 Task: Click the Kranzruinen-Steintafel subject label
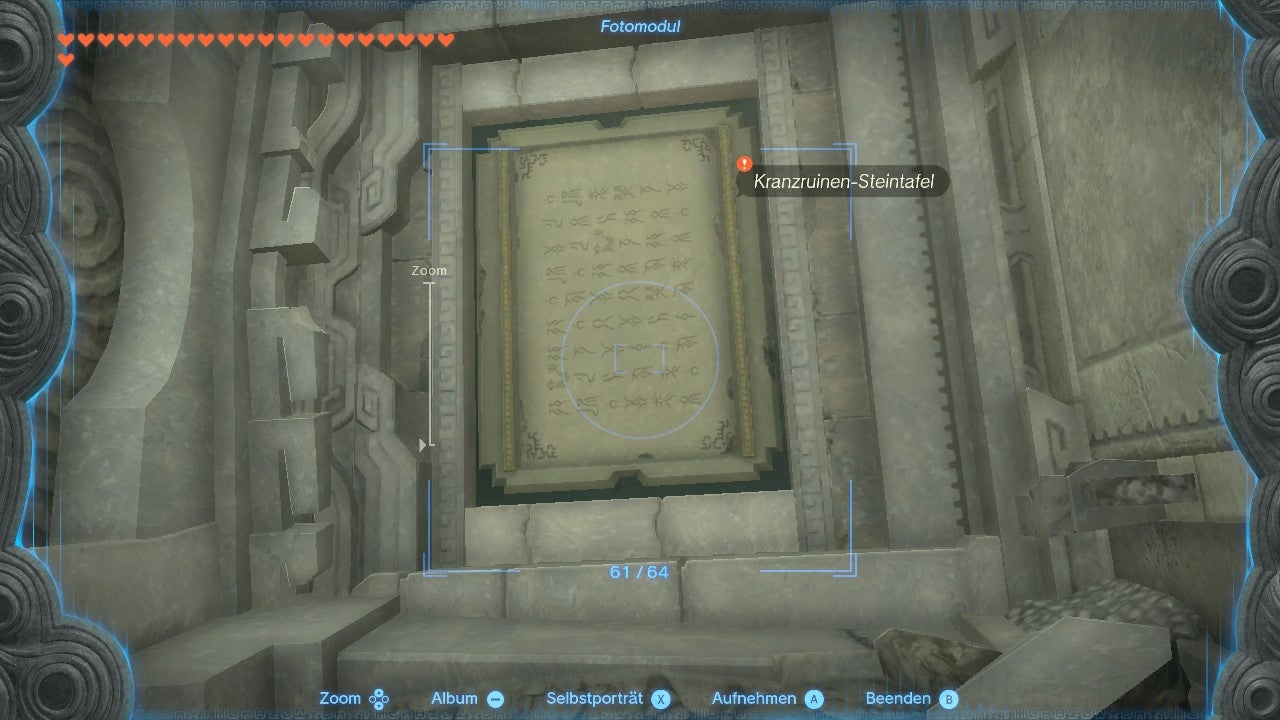846,182
